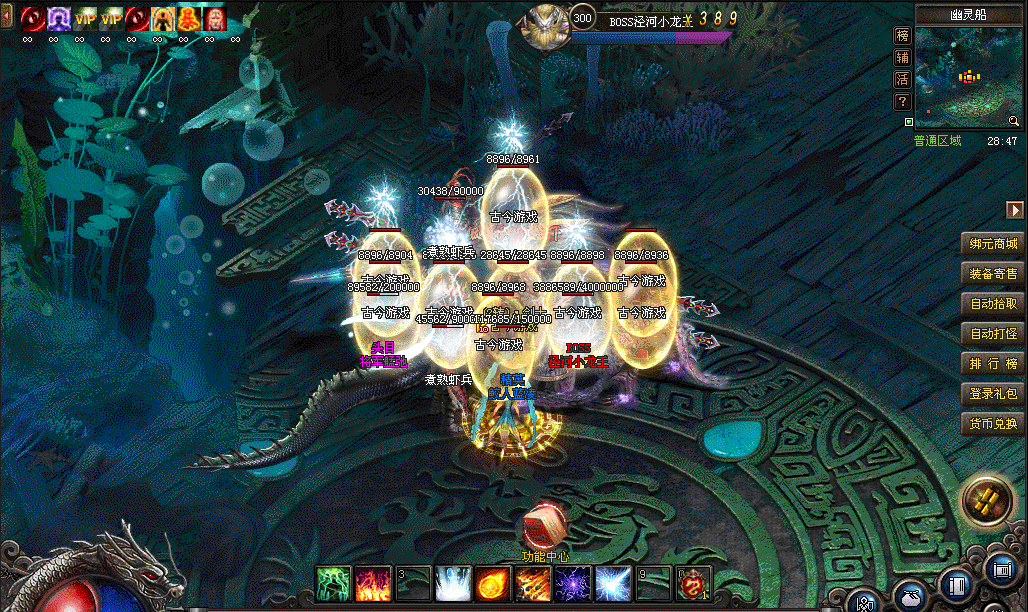
Task: Open the 功能中心 function center
Action: coord(545,528)
